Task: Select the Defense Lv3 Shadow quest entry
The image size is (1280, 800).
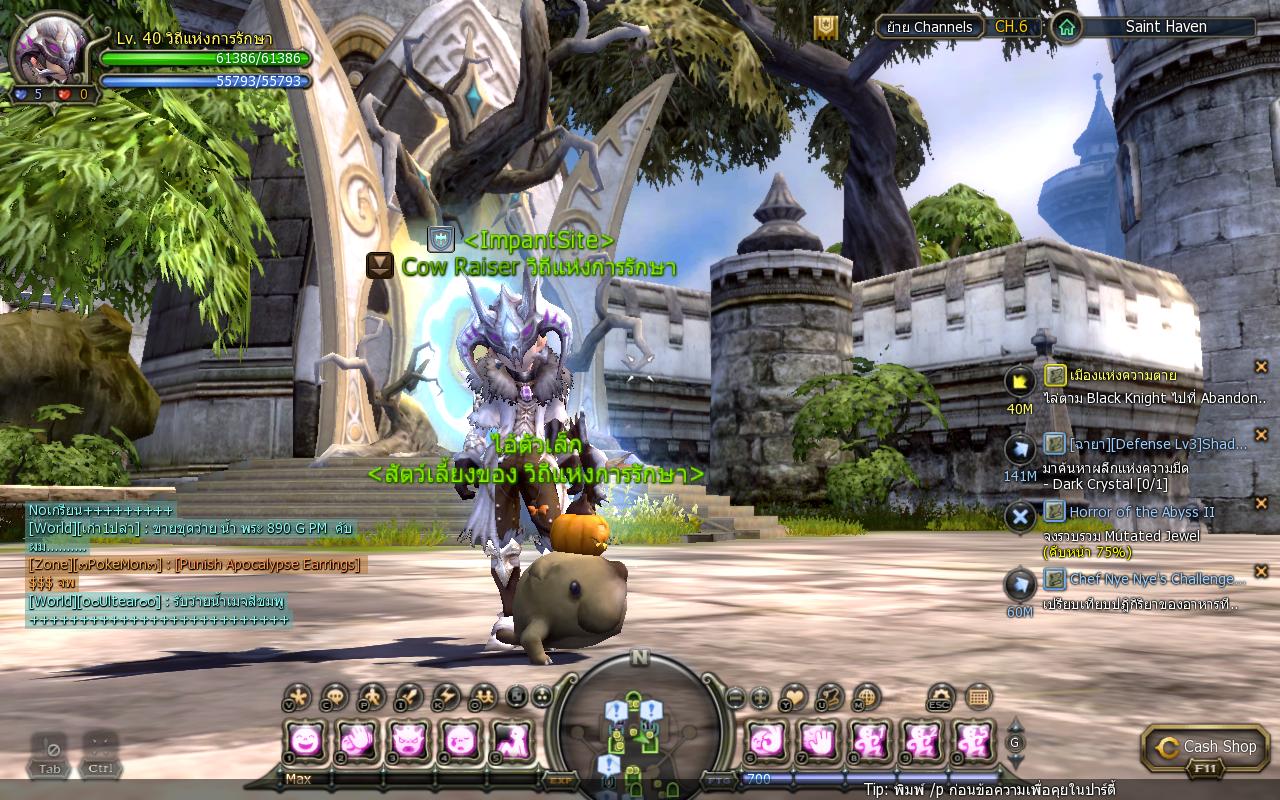Action: (1158, 444)
